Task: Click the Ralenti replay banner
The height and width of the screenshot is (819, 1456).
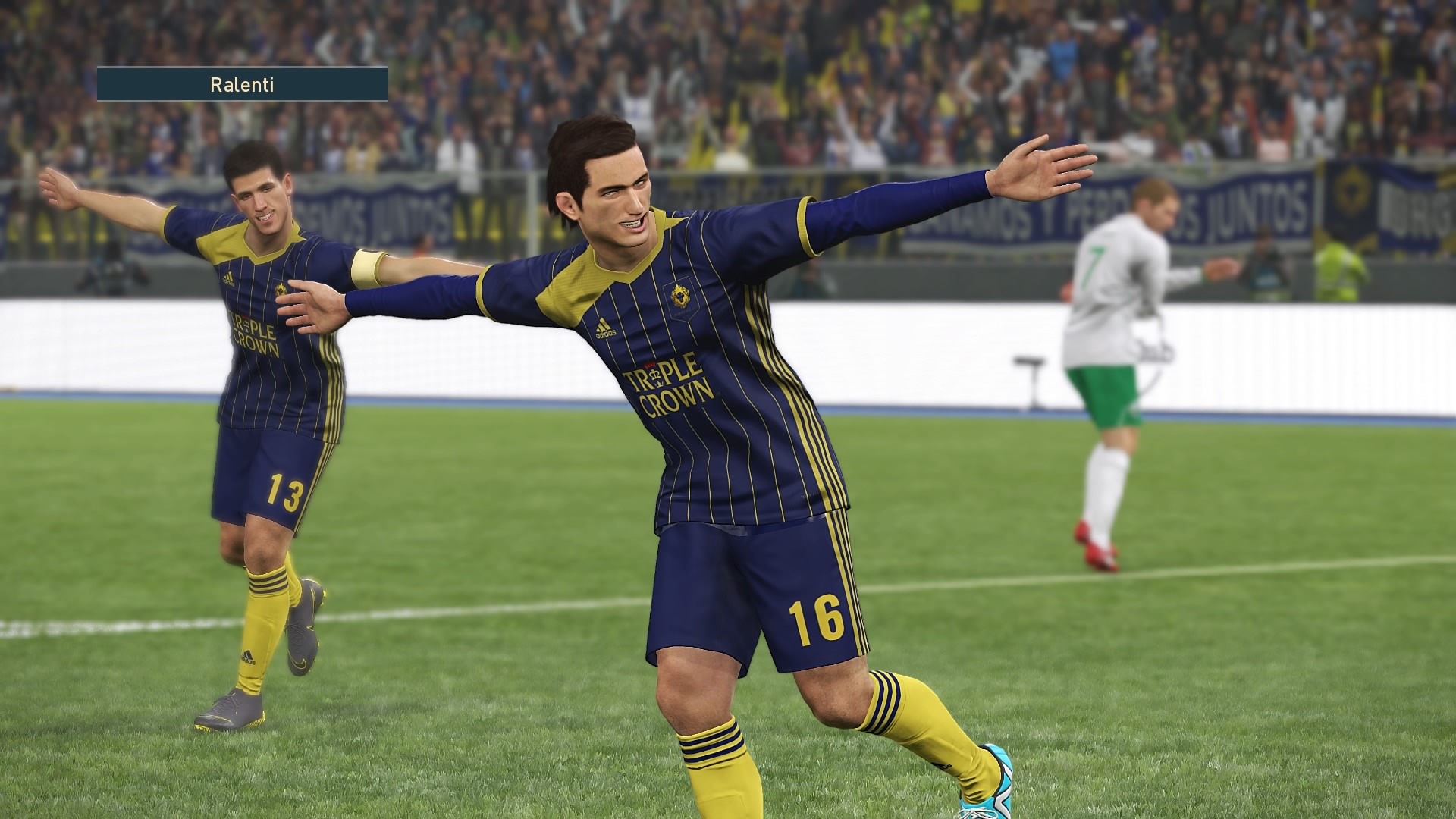Action: (x=242, y=85)
